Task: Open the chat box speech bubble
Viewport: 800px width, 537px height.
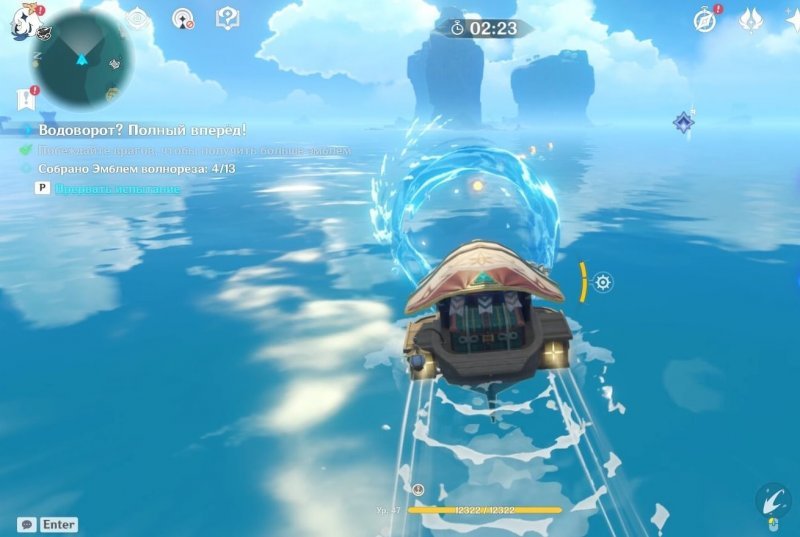Action: [x=27, y=524]
